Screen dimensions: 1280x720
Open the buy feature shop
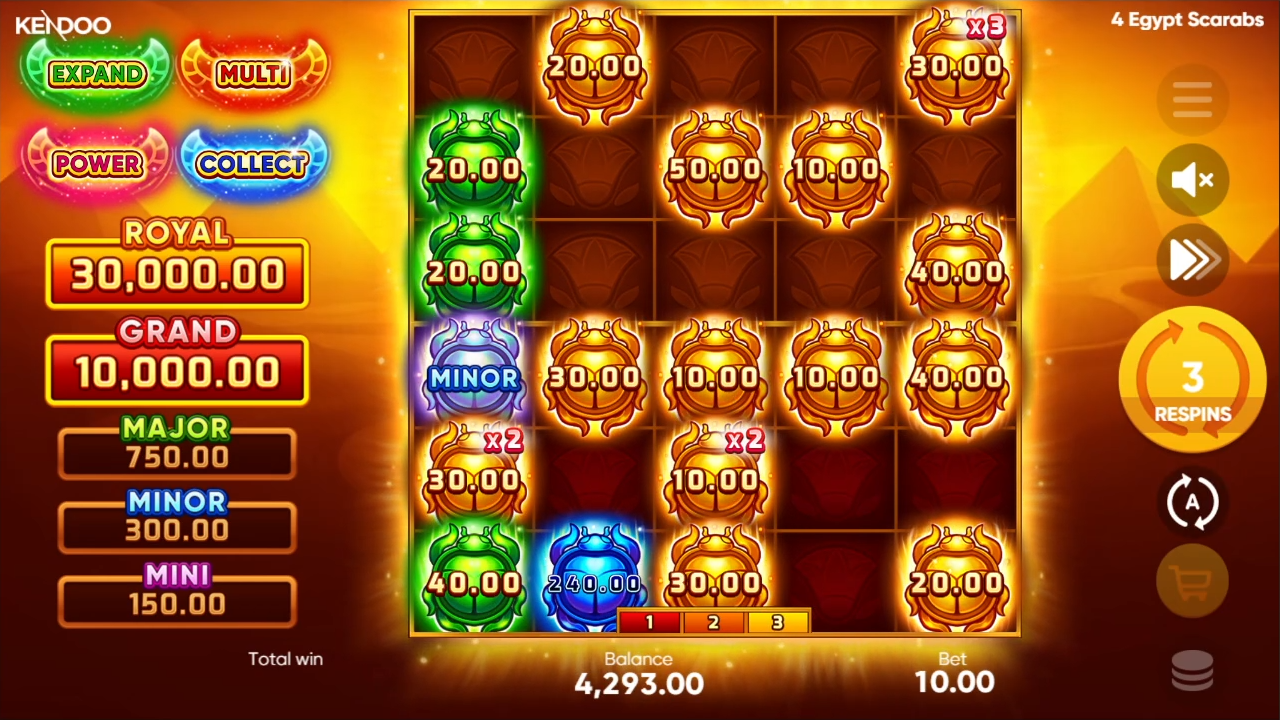[1191, 581]
